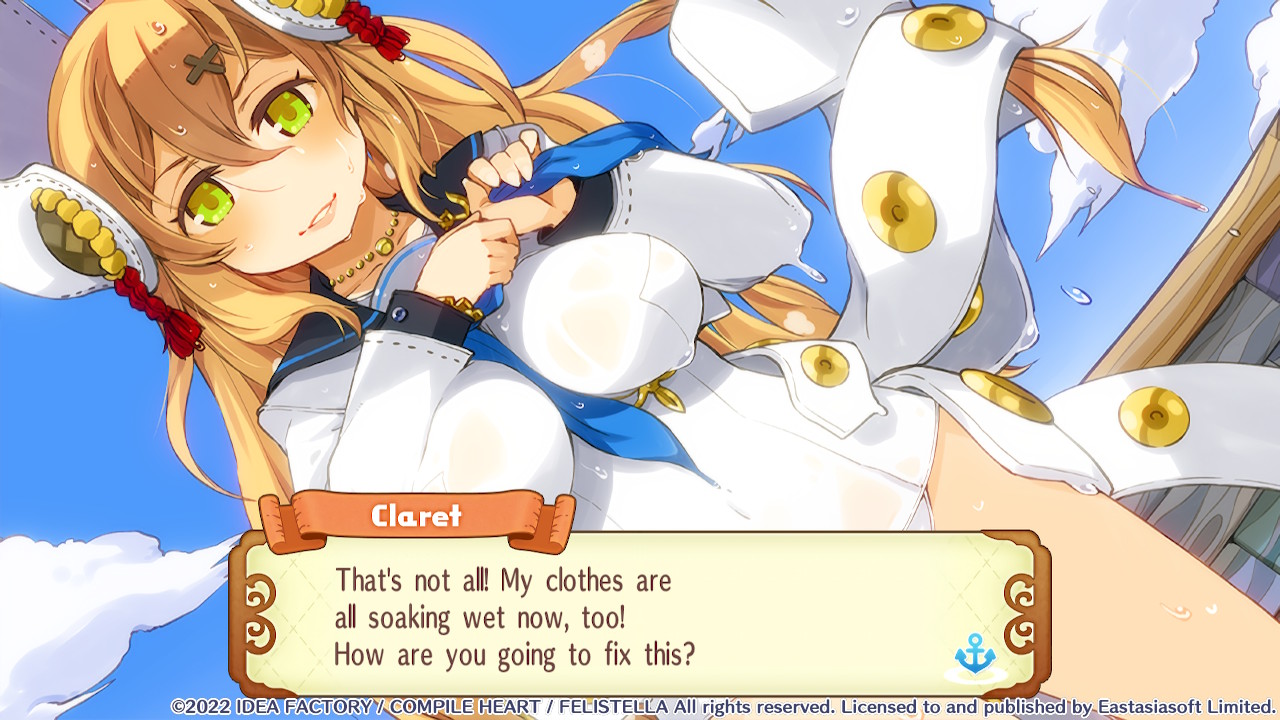The height and width of the screenshot is (720, 1280).
Task: Click Claret's dialogue text box to continue
Action: pyautogui.click(x=640, y=616)
